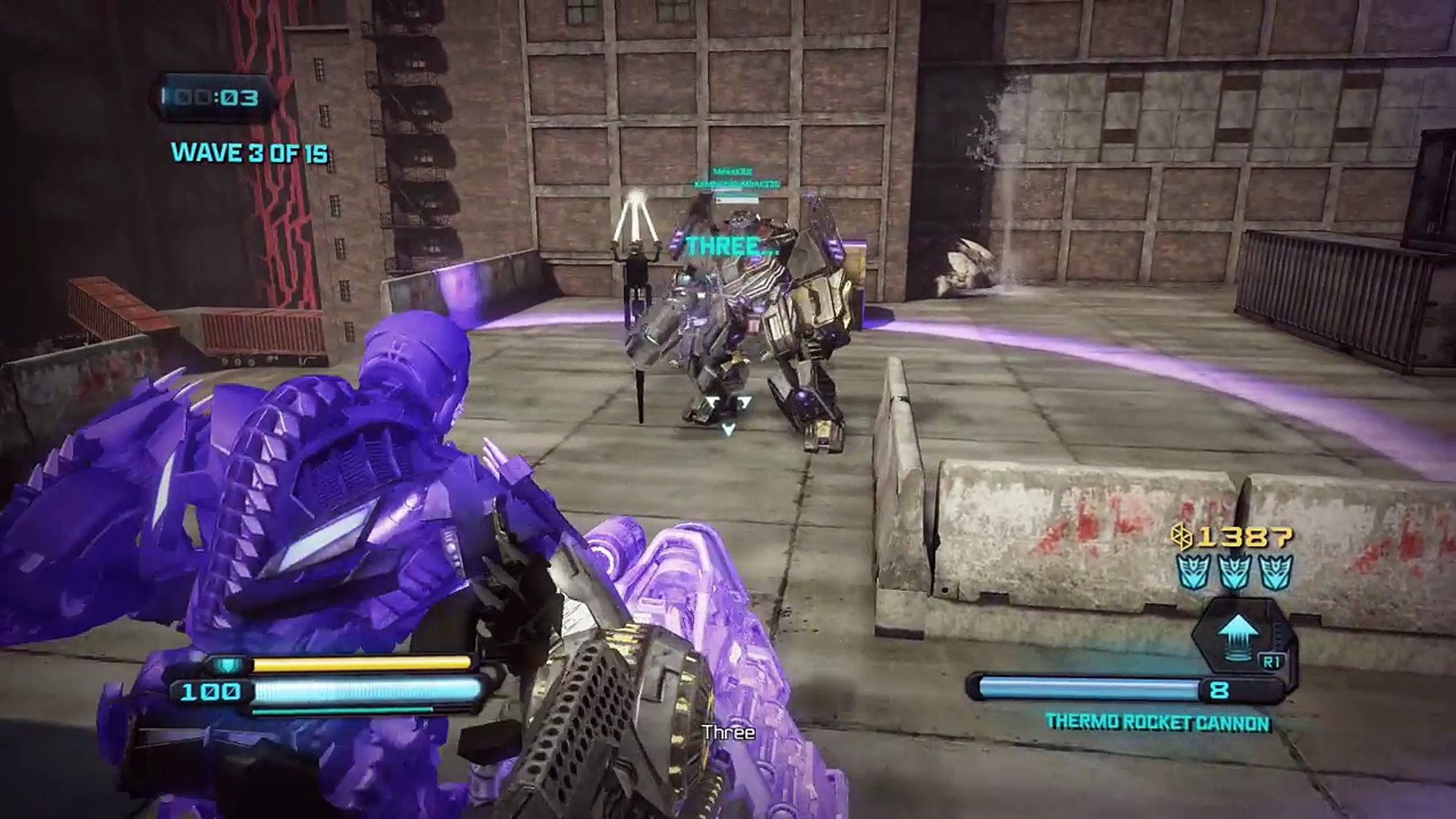Click the Wave 3 of 15 tracker
The width and height of the screenshot is (1456, 819).
(x=249, y=153)
